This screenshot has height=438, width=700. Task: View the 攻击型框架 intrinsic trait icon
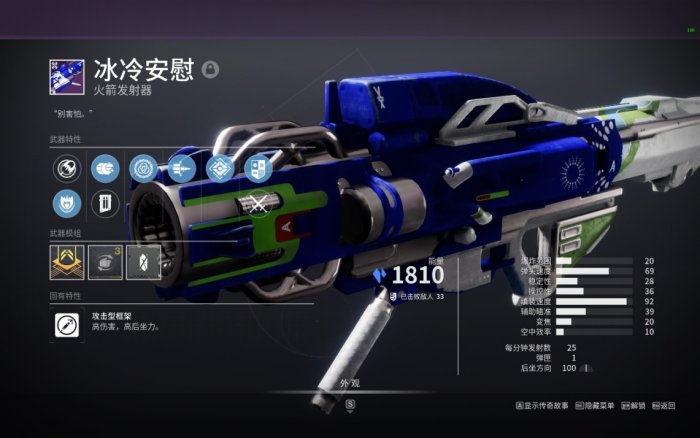point(66,322)
